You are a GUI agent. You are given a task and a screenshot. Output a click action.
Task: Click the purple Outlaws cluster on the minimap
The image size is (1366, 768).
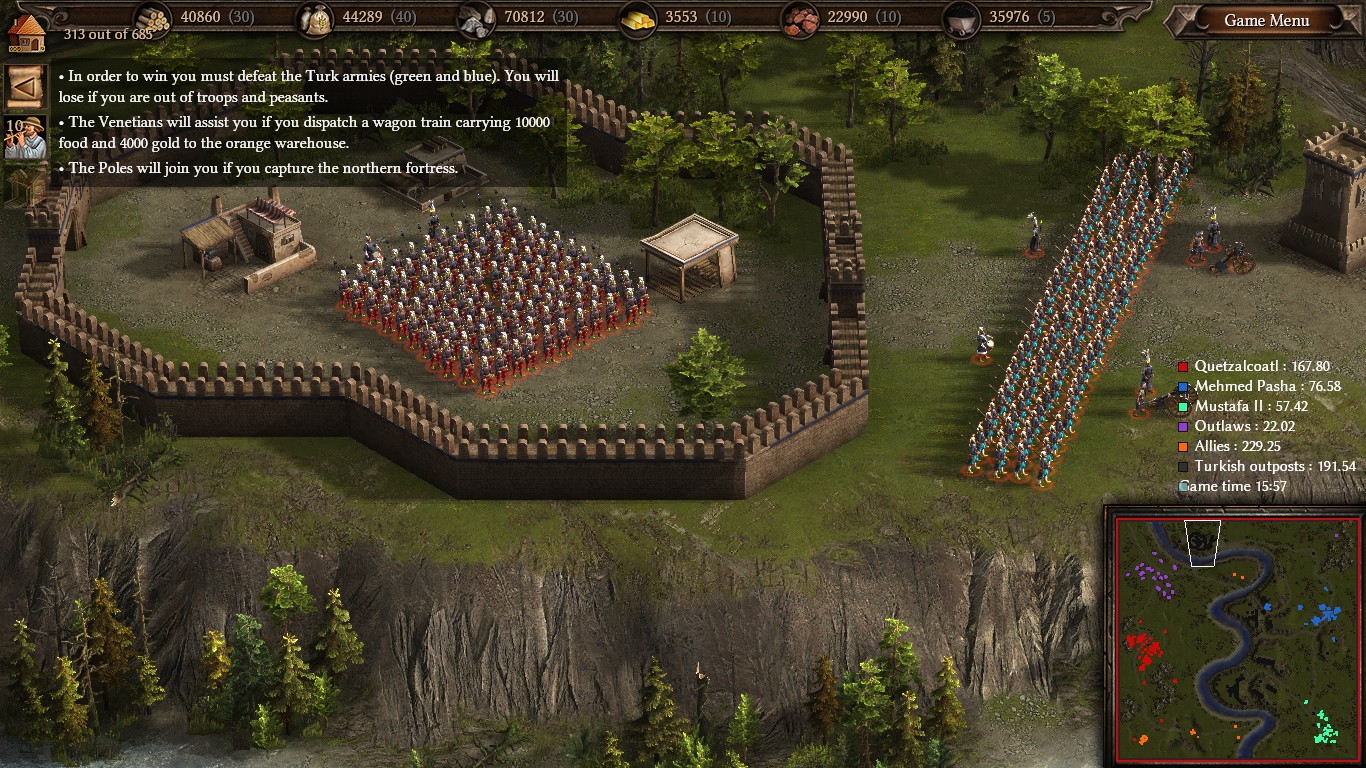pos(1153,578)
